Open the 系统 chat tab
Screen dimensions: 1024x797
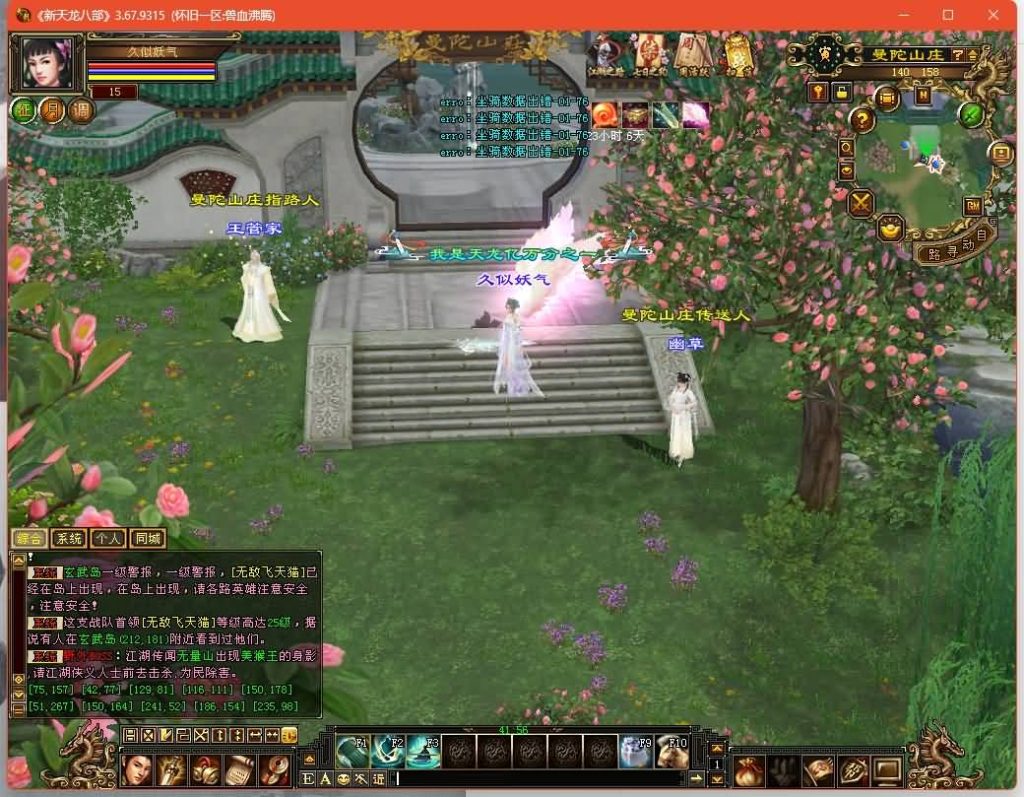69,539
